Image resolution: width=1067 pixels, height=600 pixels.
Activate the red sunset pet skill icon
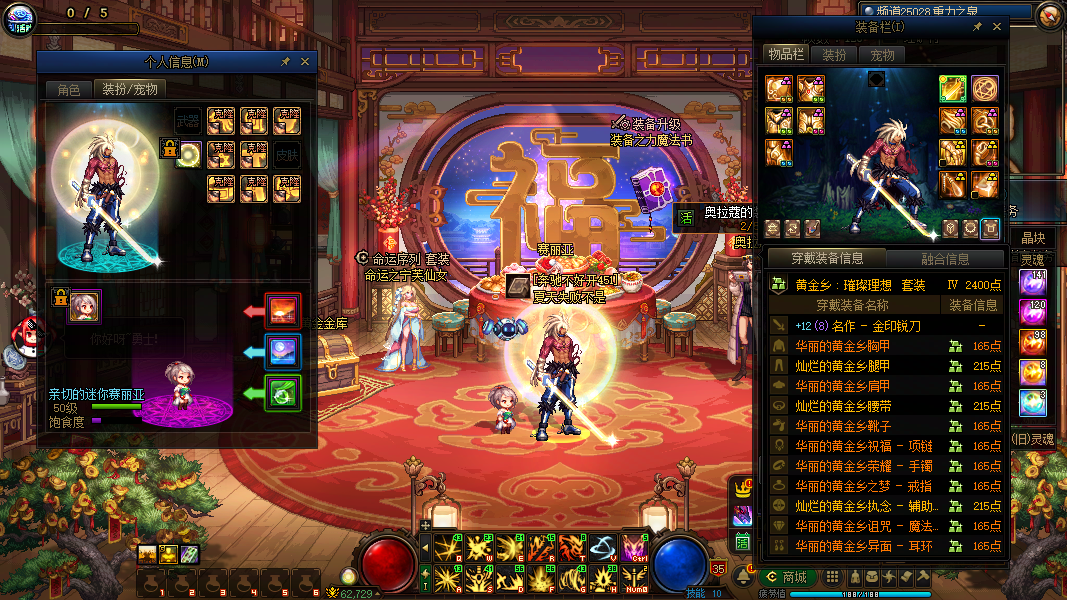[281, 311]
